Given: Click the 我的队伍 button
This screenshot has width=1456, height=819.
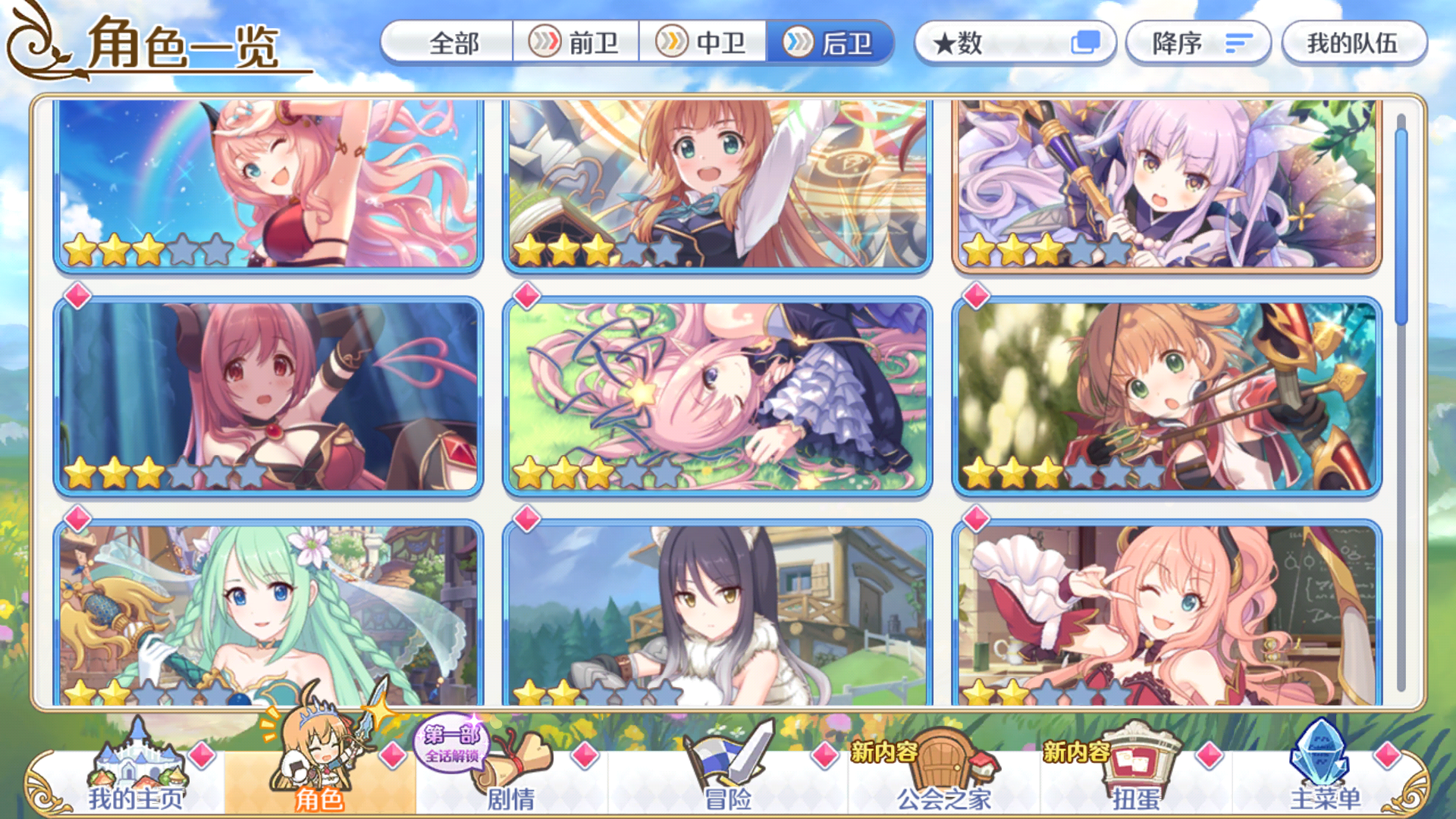Looking at the screenshot, I should coord(1354,44).
